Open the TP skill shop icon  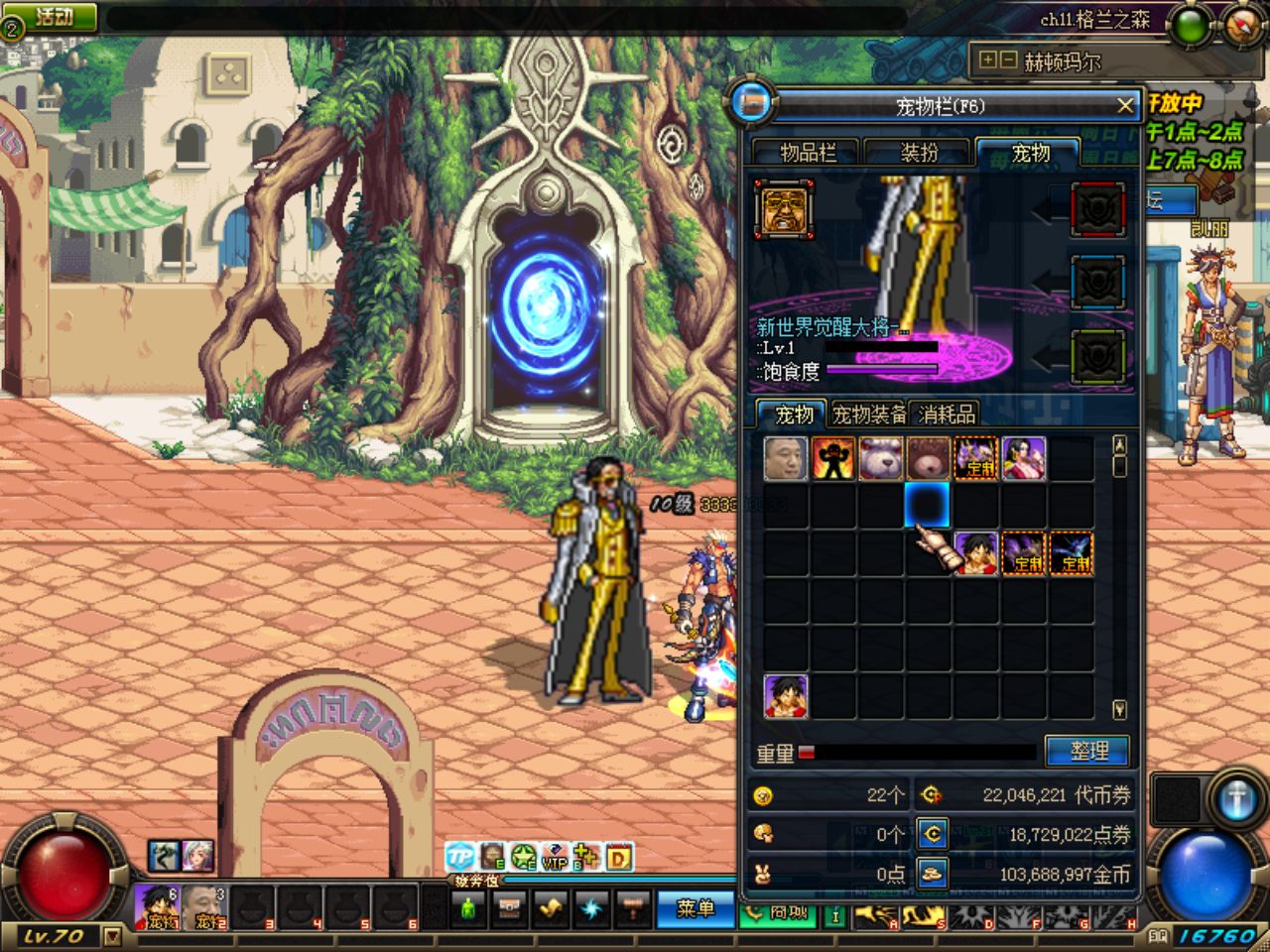[458, 858]
